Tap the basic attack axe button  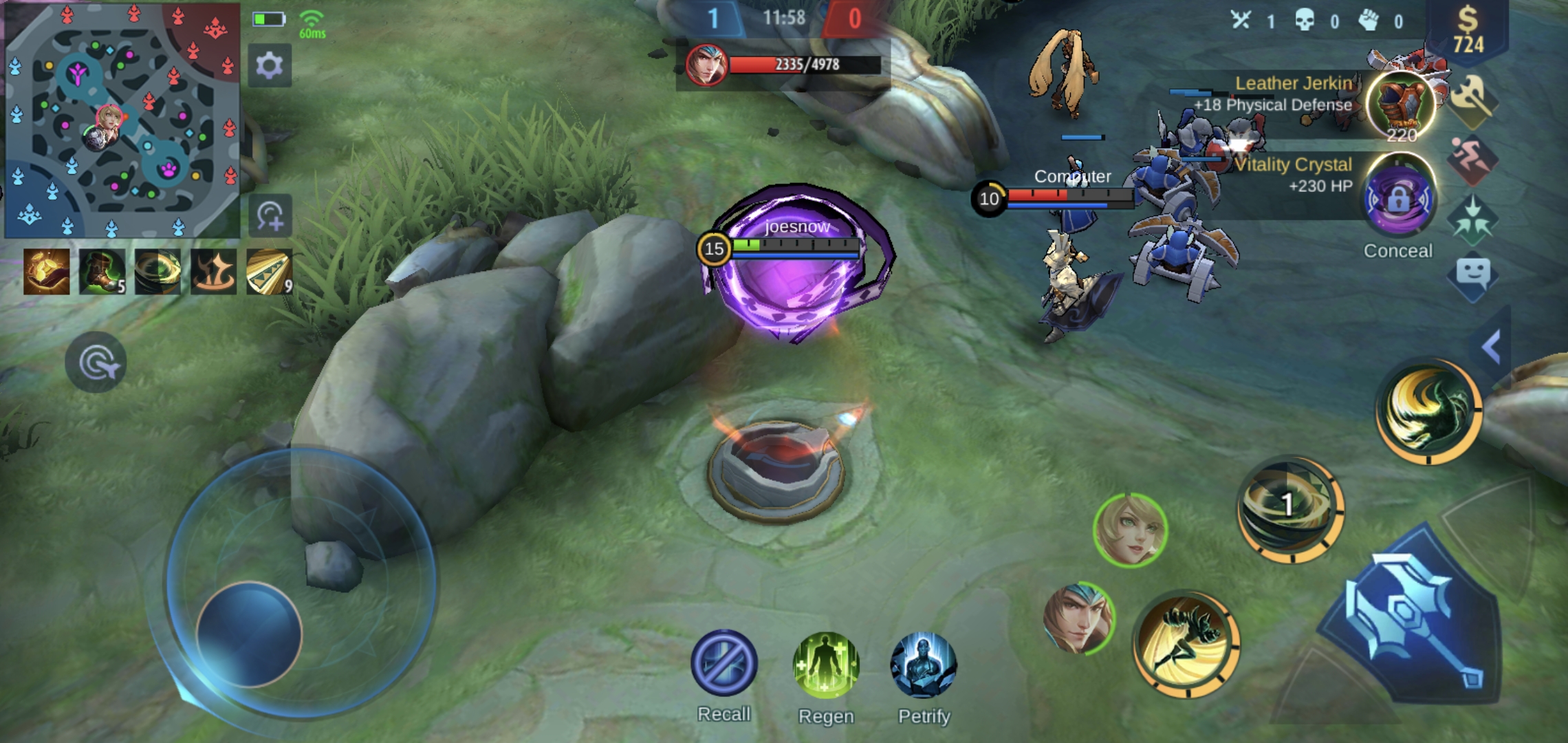1410,623
